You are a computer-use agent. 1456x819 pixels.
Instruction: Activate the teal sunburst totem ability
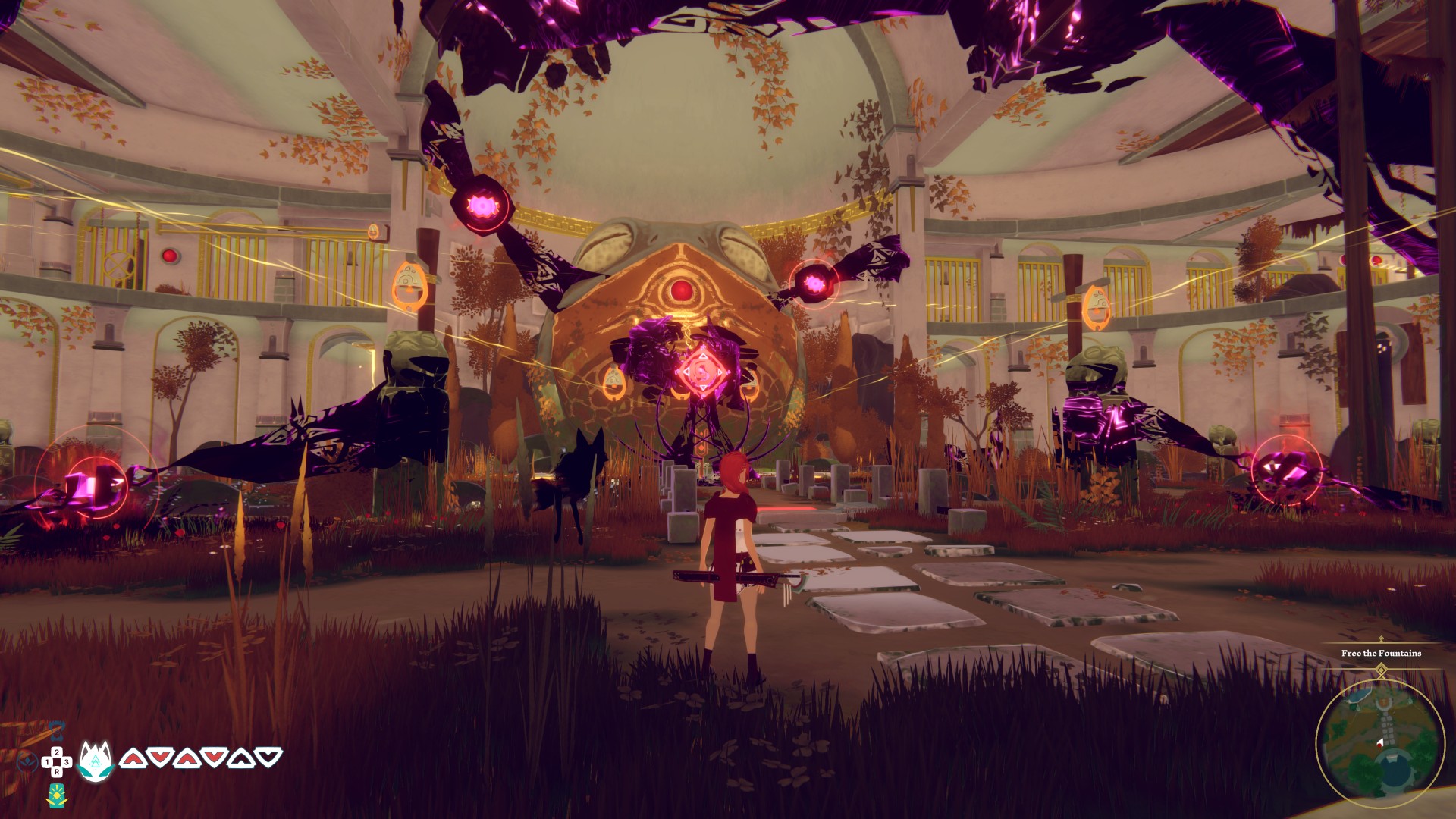click(x=57, y=796)
